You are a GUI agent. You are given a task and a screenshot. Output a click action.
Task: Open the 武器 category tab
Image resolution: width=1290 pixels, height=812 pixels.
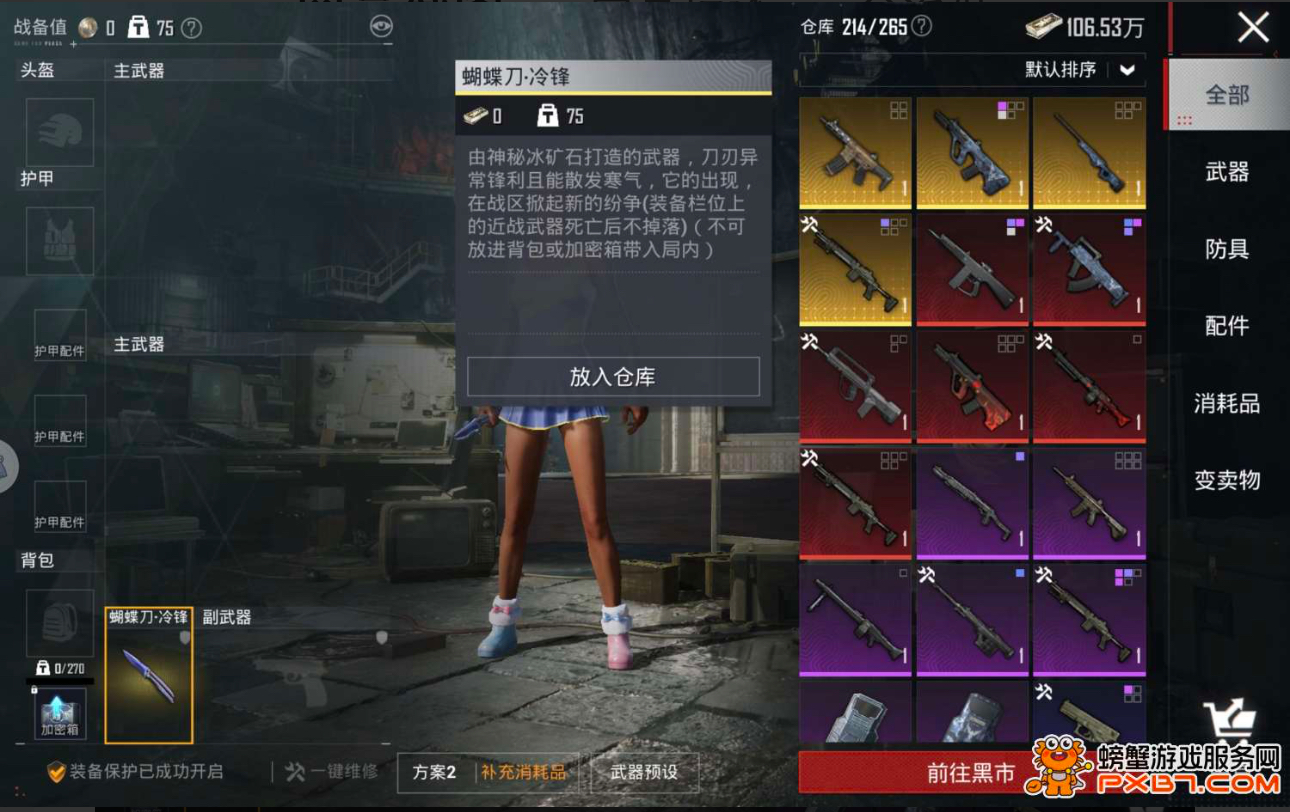[1227, 172]
